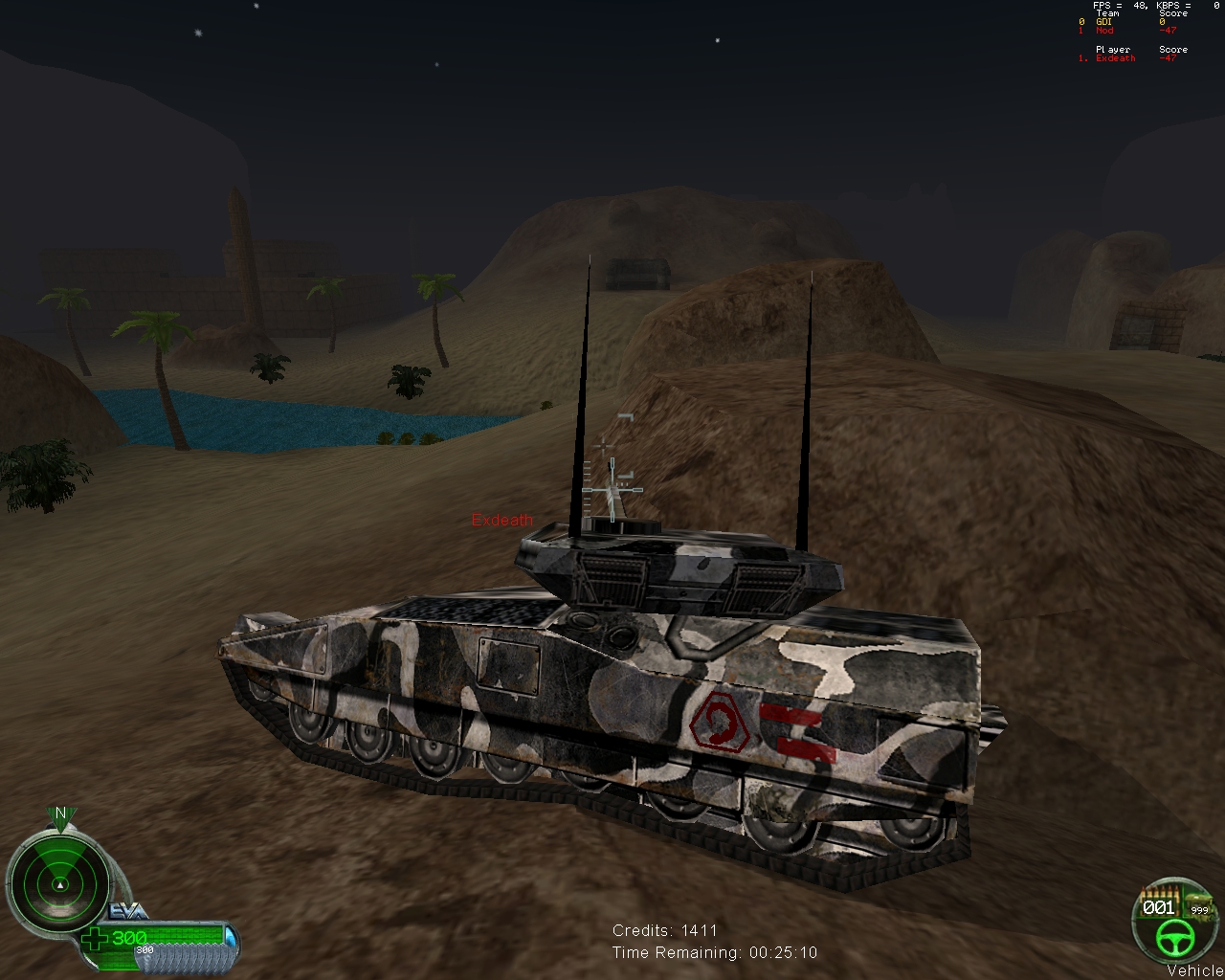Click the EVA logo beside the radar
This screenshot has width=1225, height=980.
[128, 910]
